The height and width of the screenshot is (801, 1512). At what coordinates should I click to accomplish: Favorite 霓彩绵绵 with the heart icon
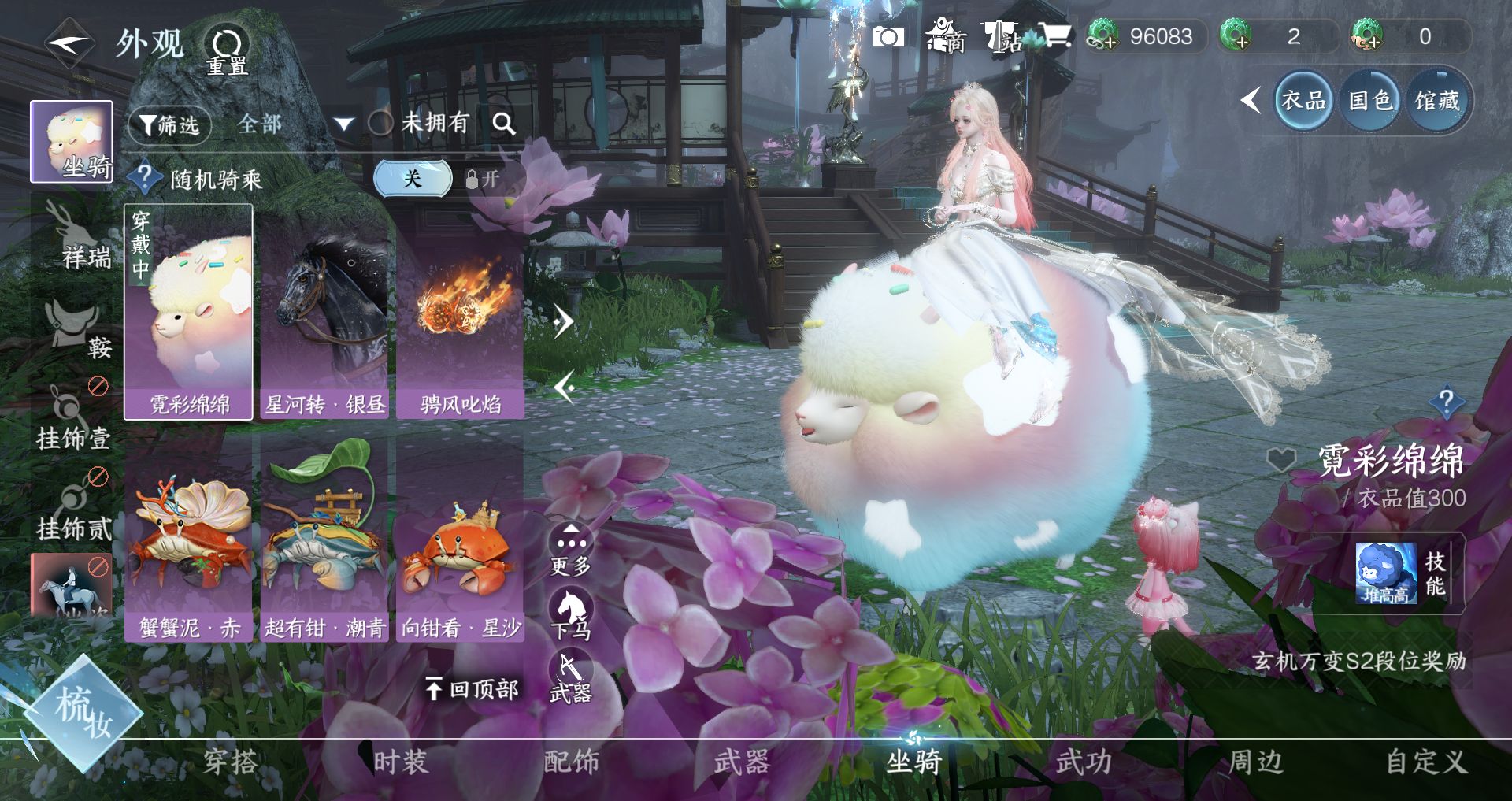(x=1281, y=460)
